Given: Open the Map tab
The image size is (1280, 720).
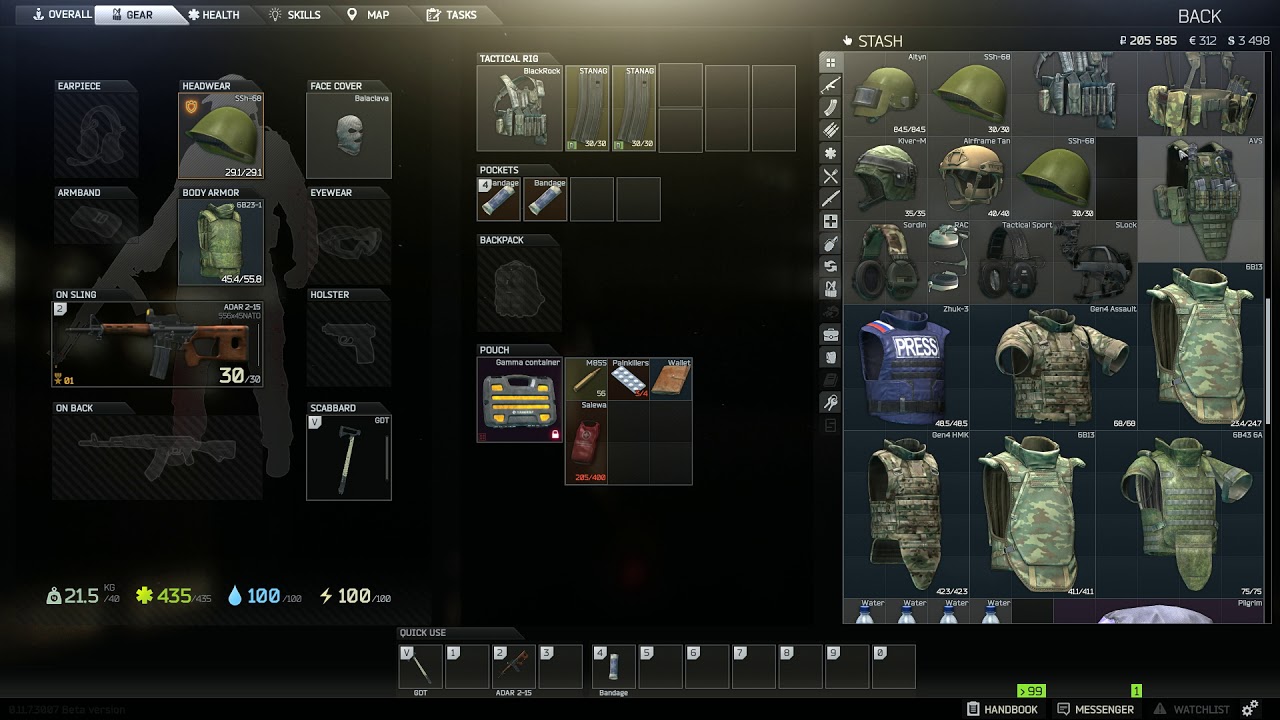Looking at the screenshot, I should coord(368,15).
